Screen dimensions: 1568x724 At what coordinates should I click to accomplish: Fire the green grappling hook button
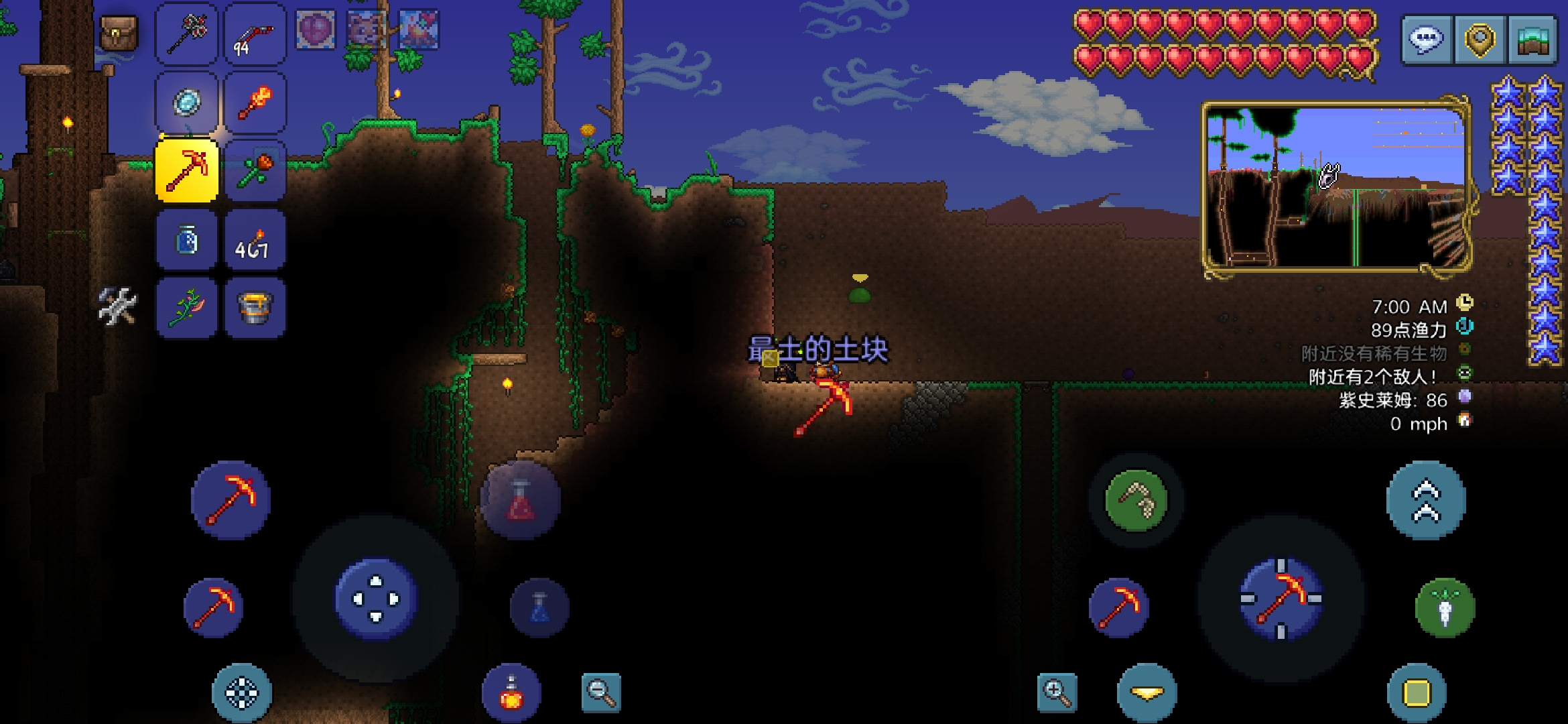tap(1136, 501)
